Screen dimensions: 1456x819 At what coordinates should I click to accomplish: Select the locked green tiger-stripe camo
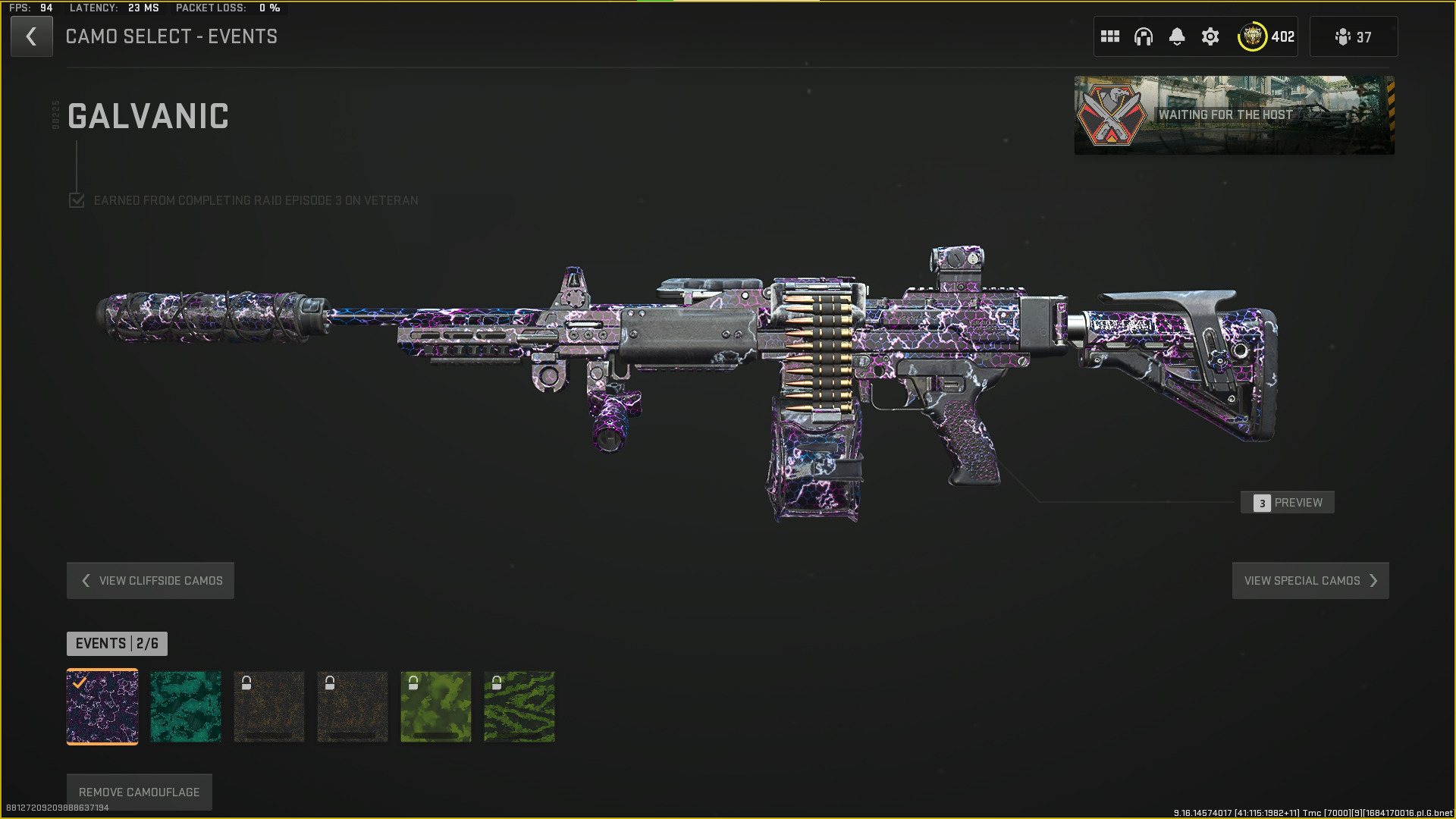(x=519, y=707)
